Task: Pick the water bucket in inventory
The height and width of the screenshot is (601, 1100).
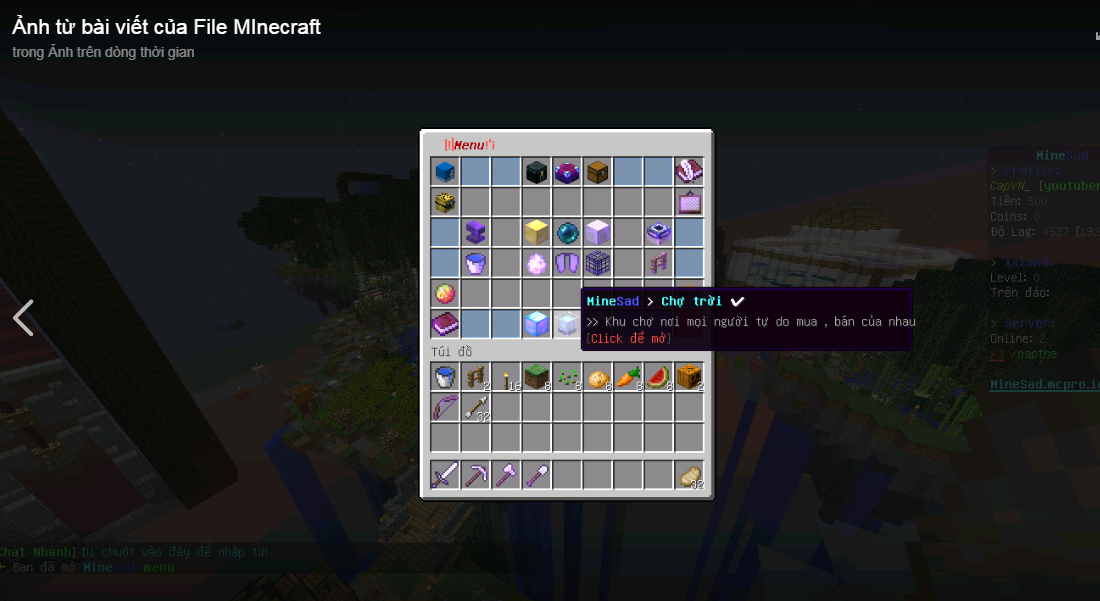Action: point(446,377)
